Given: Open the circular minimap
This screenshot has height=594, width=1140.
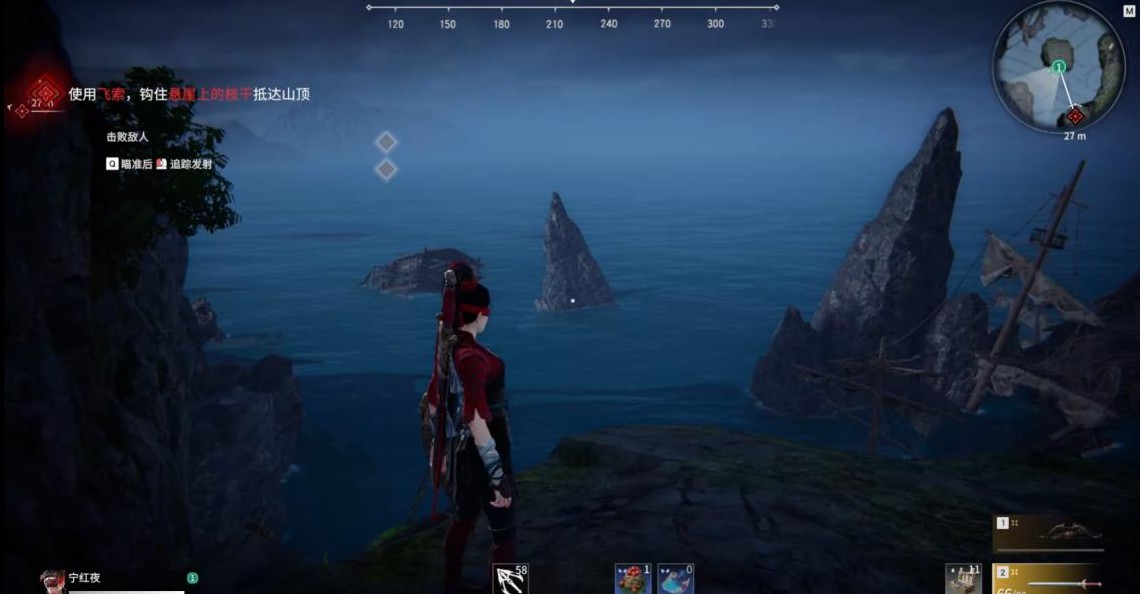Looking at the screenshot, I should [1058, 66].
